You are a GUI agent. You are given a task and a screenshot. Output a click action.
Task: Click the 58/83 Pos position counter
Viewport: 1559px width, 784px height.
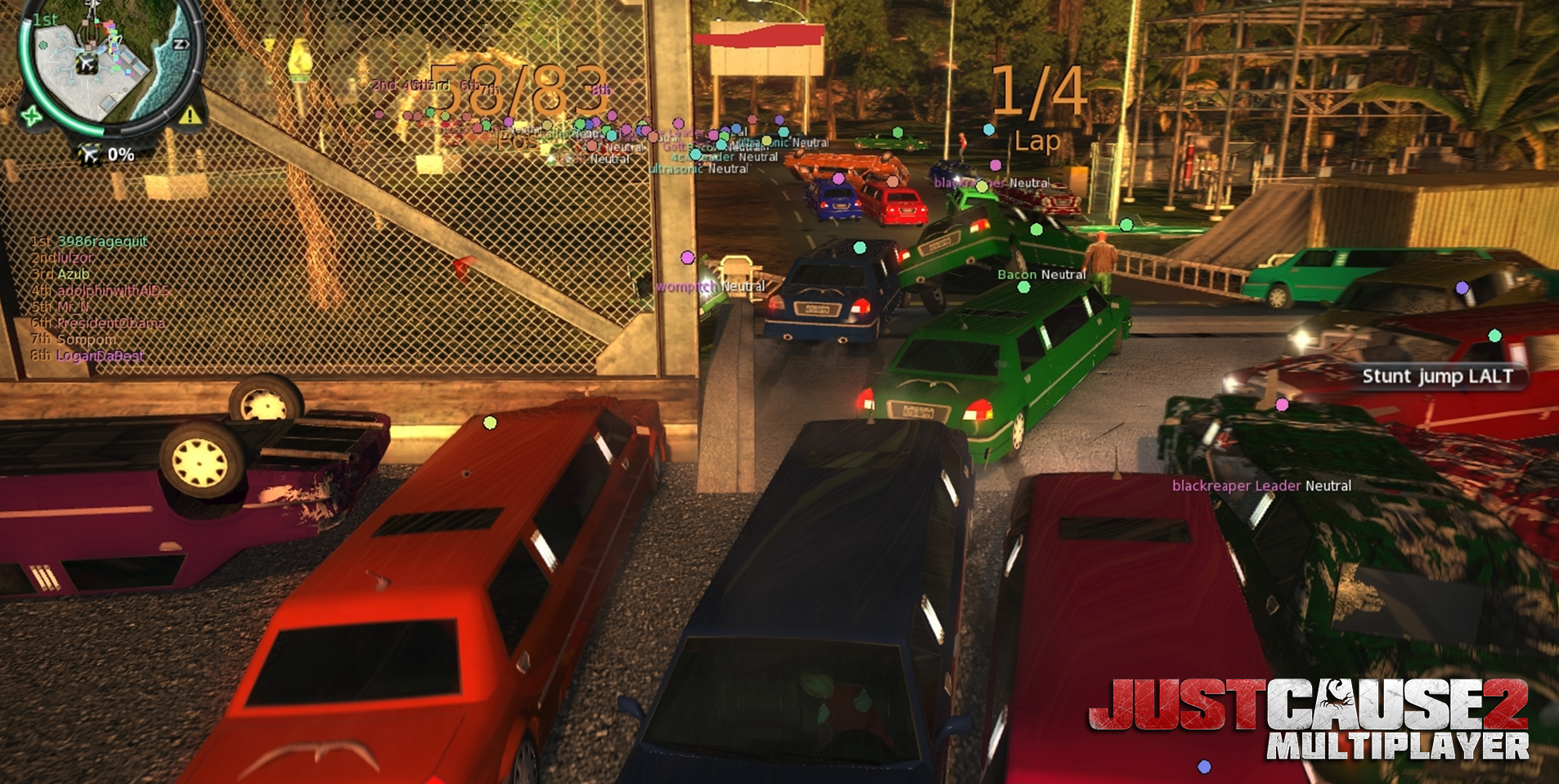click(517, 98)
